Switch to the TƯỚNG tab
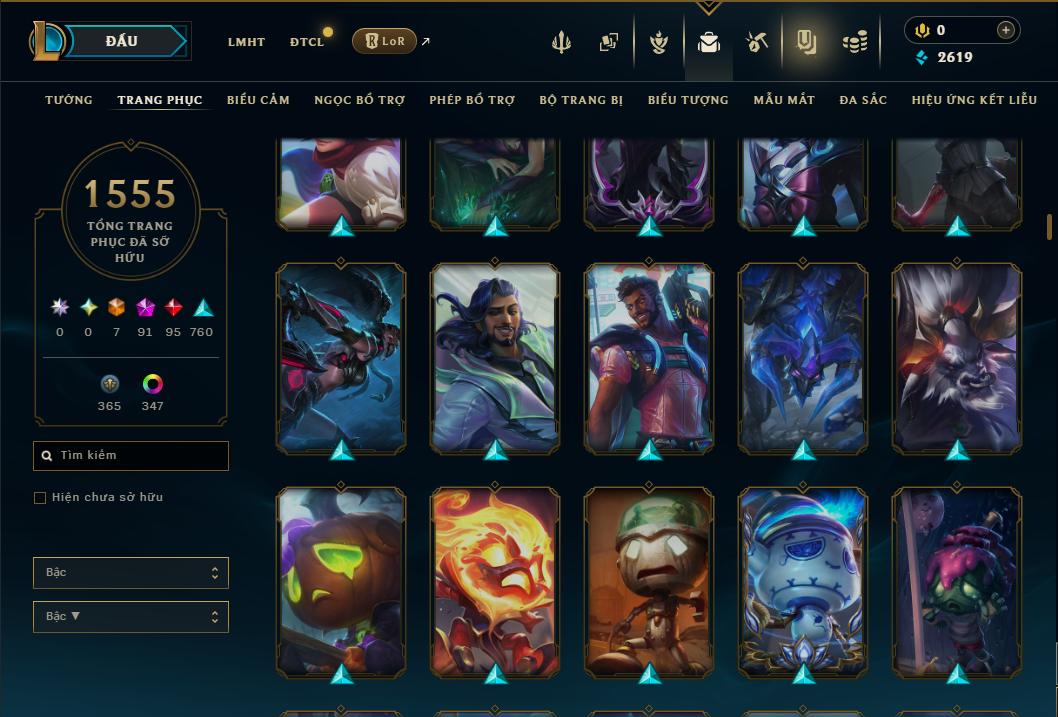The width and height of the screenshot is (1058, 717). pos(69,100)
